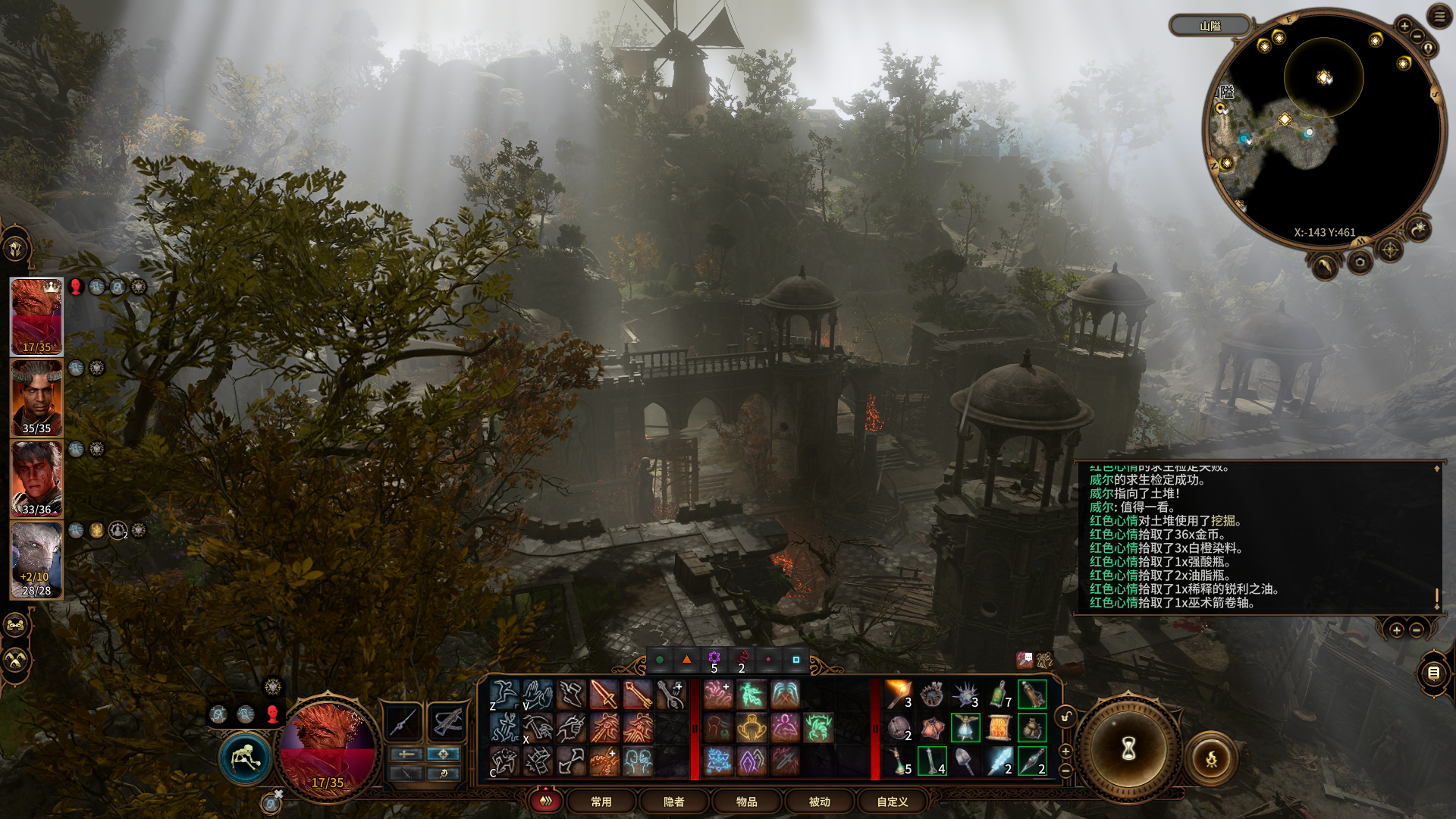This screenshot has width=1456, height=819.
Task: Select the orange scroll item slot
Action: [999, 728]
